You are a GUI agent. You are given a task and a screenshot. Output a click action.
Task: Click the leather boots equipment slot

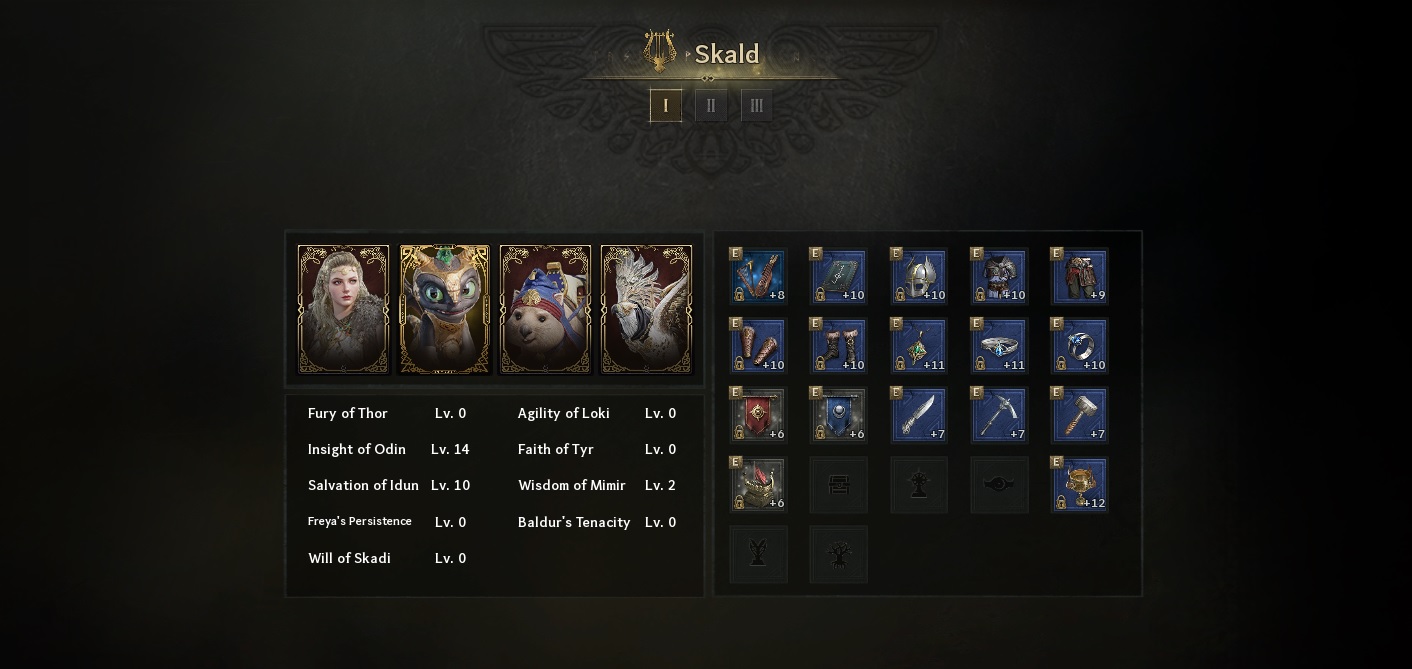tap(838, 346)
